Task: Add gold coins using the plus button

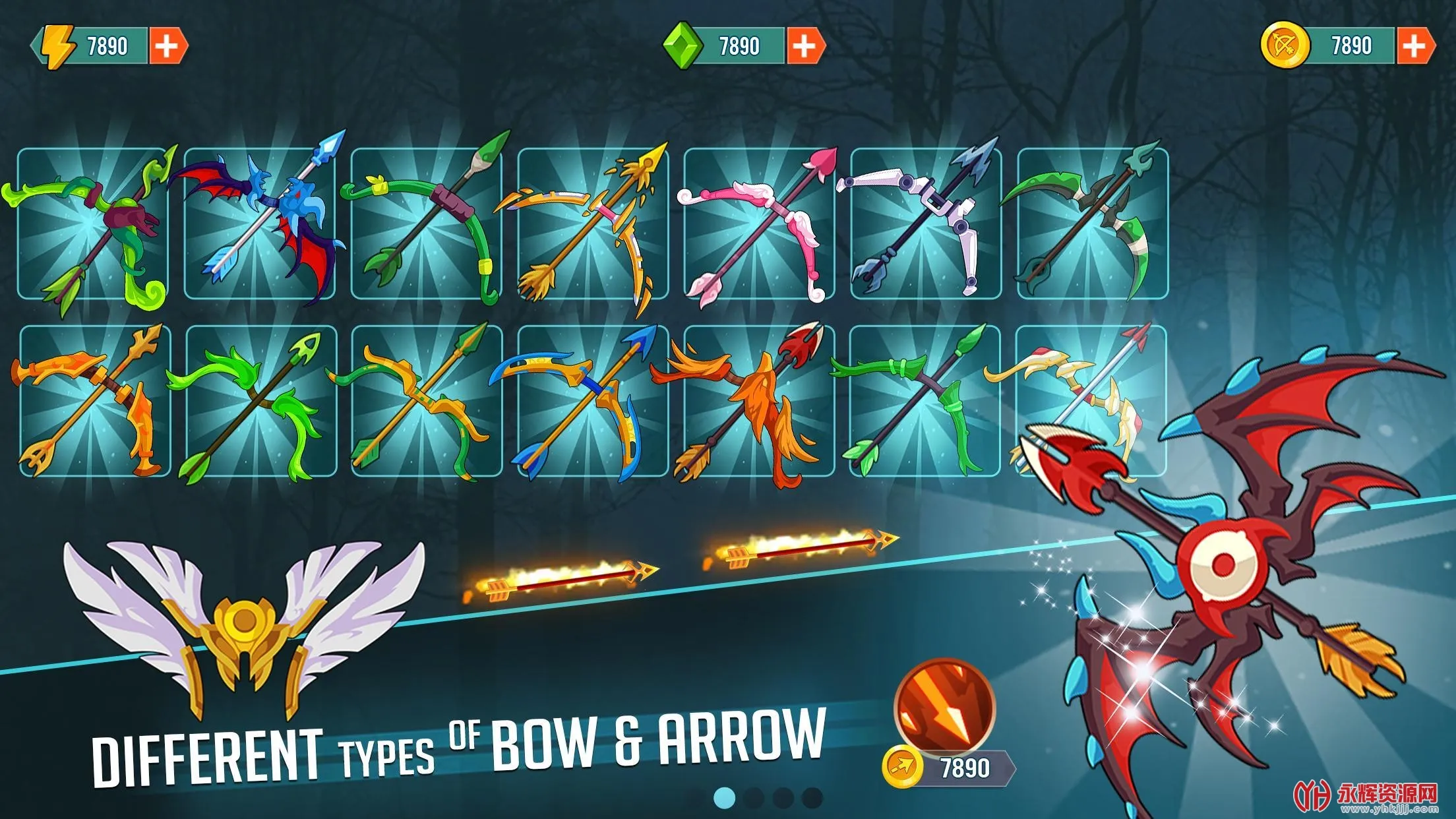Action: (1414, 46)
